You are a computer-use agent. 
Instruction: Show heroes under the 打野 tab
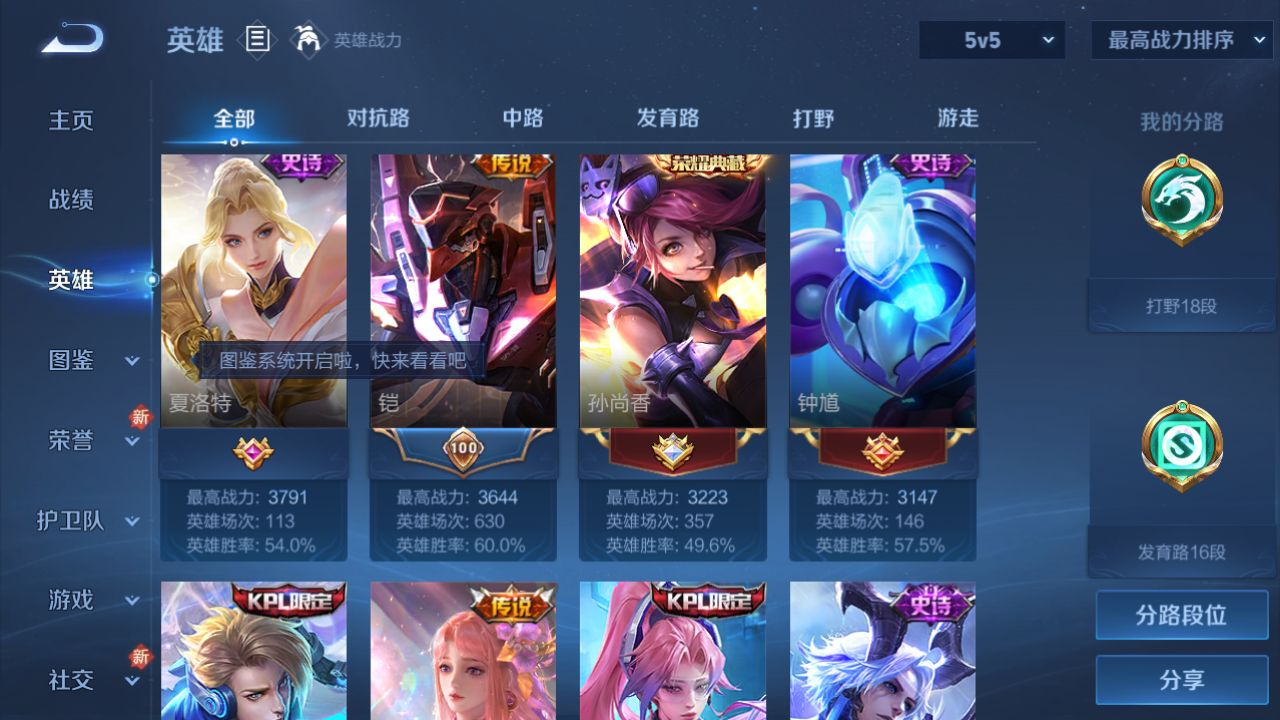click(x=813, y=118)
